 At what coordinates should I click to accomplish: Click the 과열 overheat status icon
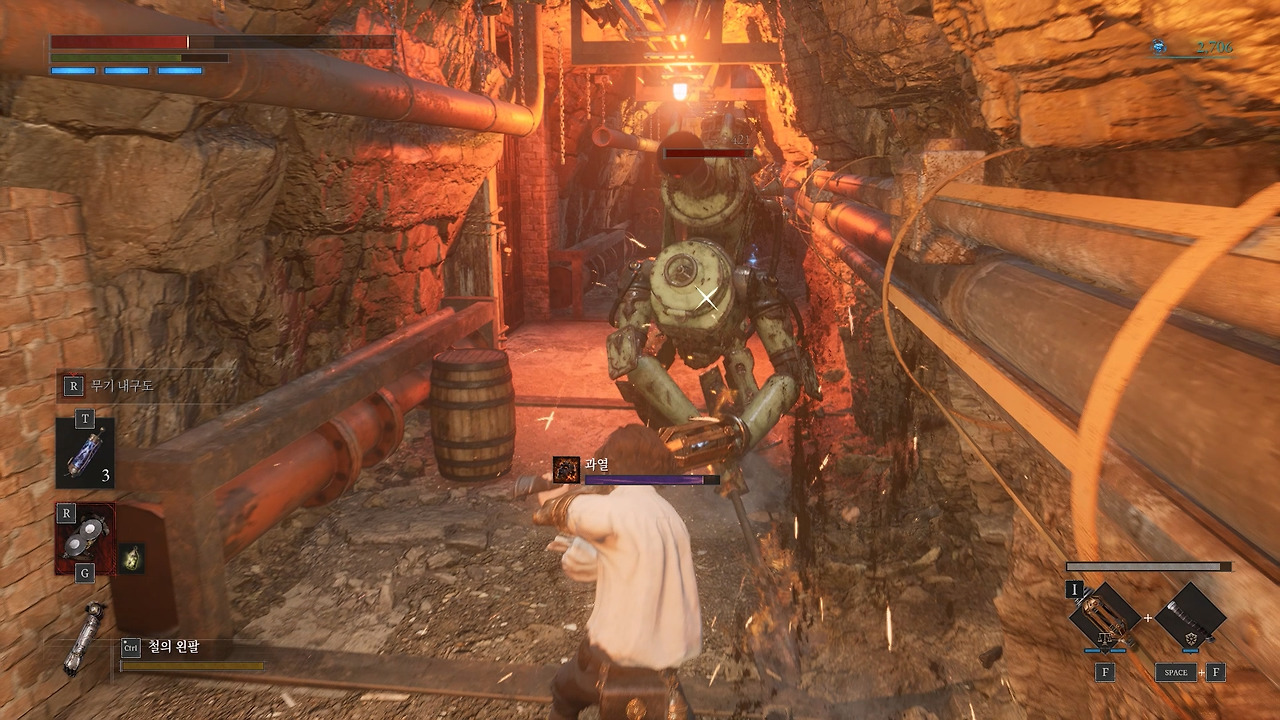point(567,469)
